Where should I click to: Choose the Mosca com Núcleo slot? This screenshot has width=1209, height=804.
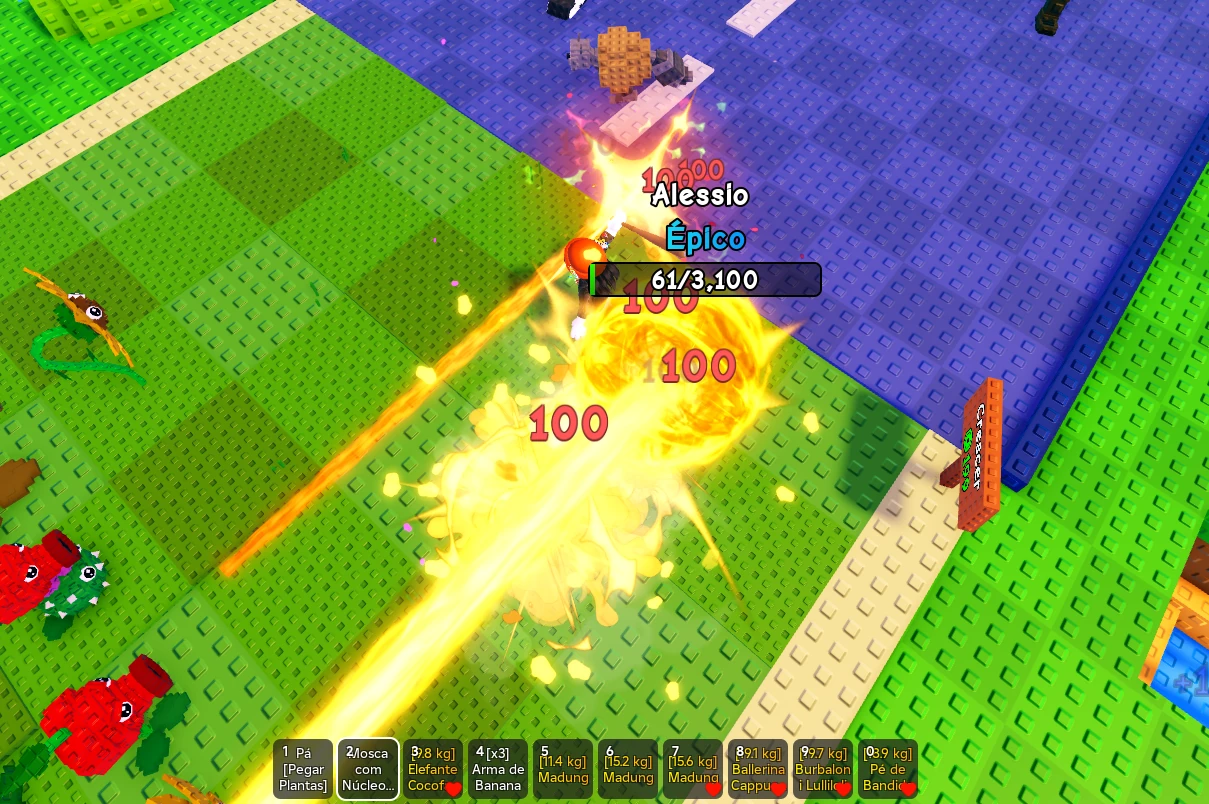pyautogui.click(x=368, y=769)
